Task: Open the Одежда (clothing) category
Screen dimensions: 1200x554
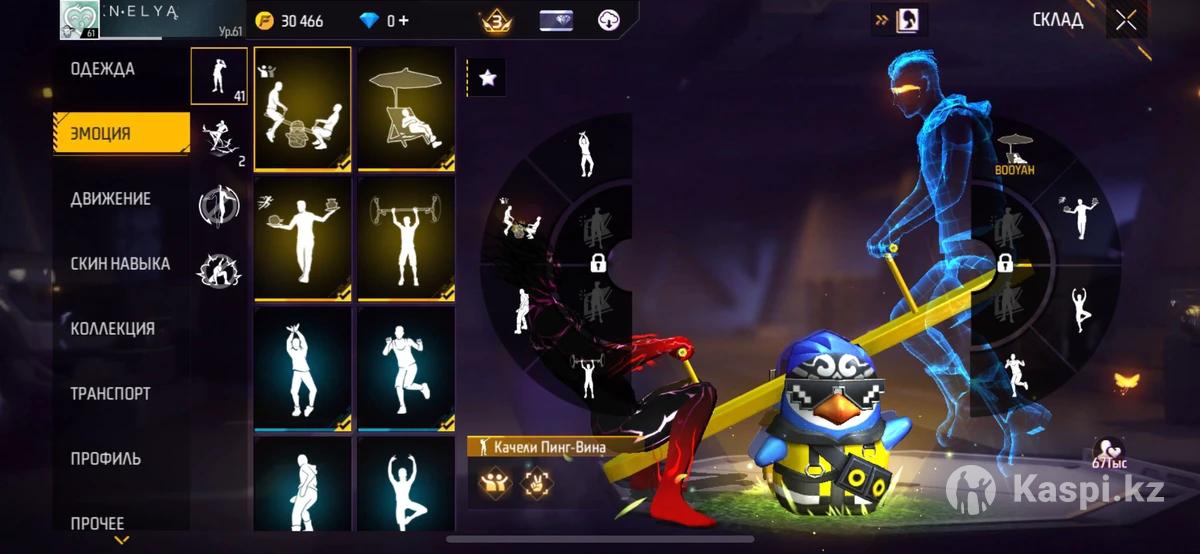Action: (103, 69)
